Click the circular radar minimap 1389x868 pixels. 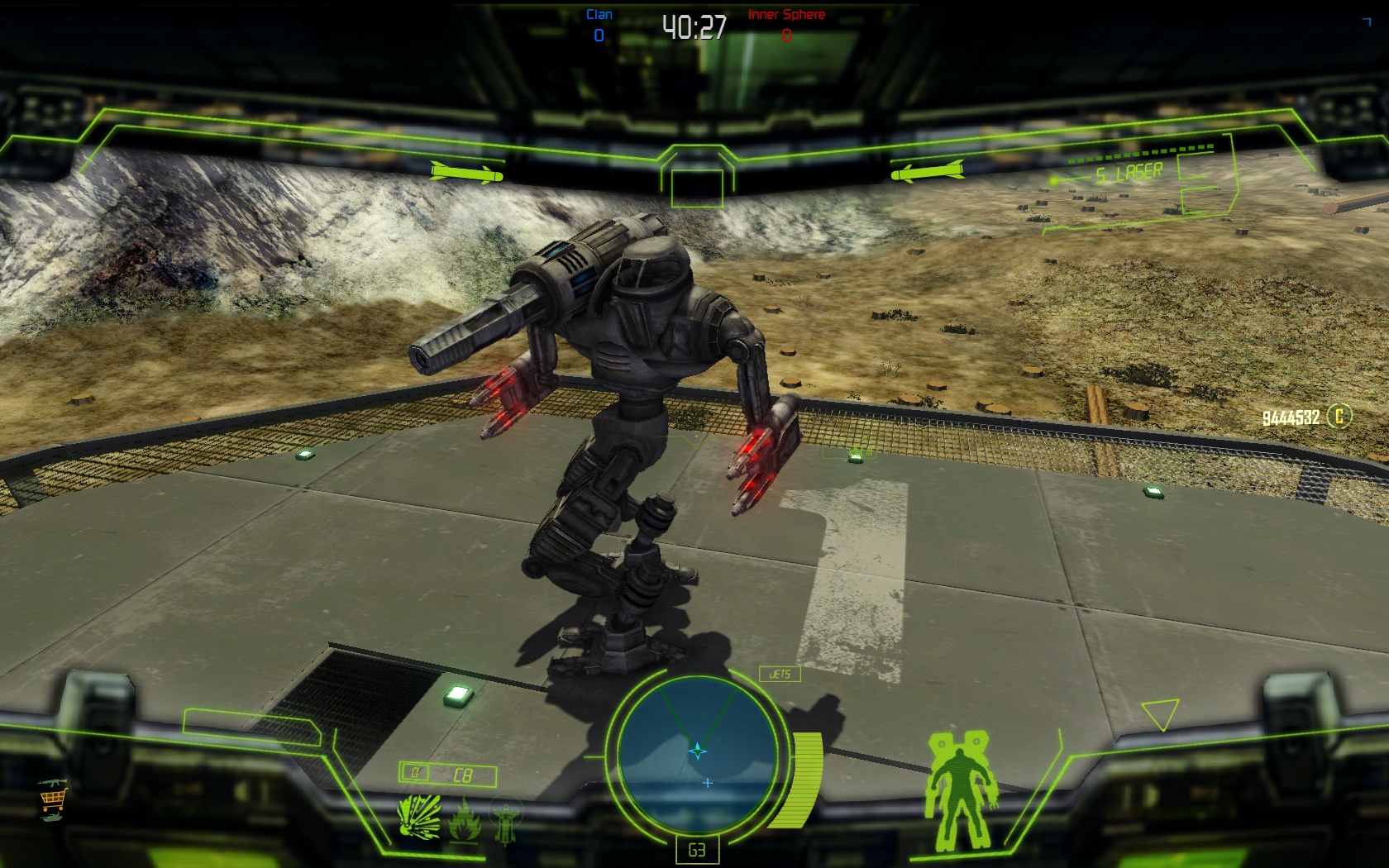coord(695,751)
